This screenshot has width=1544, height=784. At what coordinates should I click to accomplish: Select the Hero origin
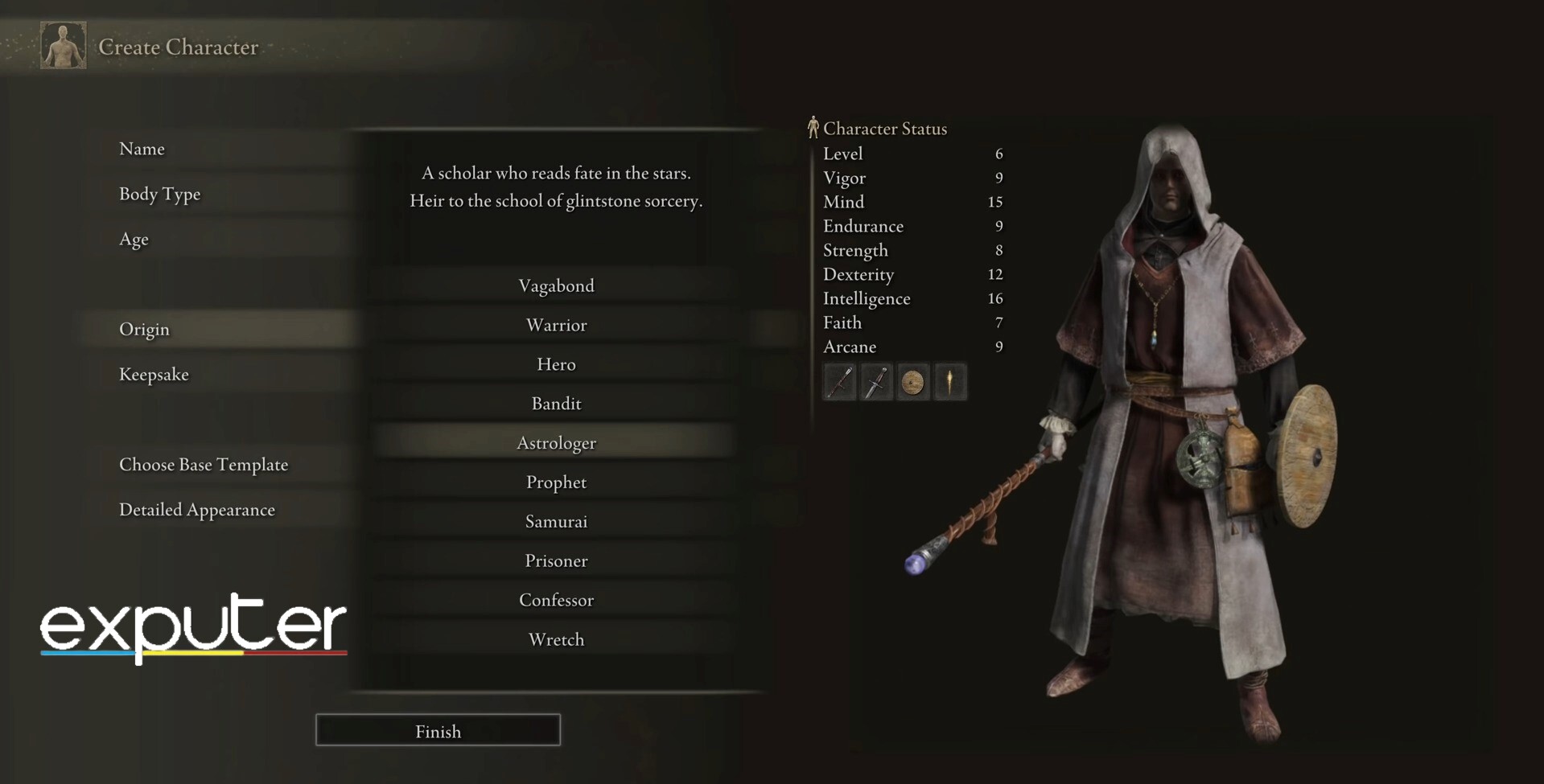(x=556, y=364)
